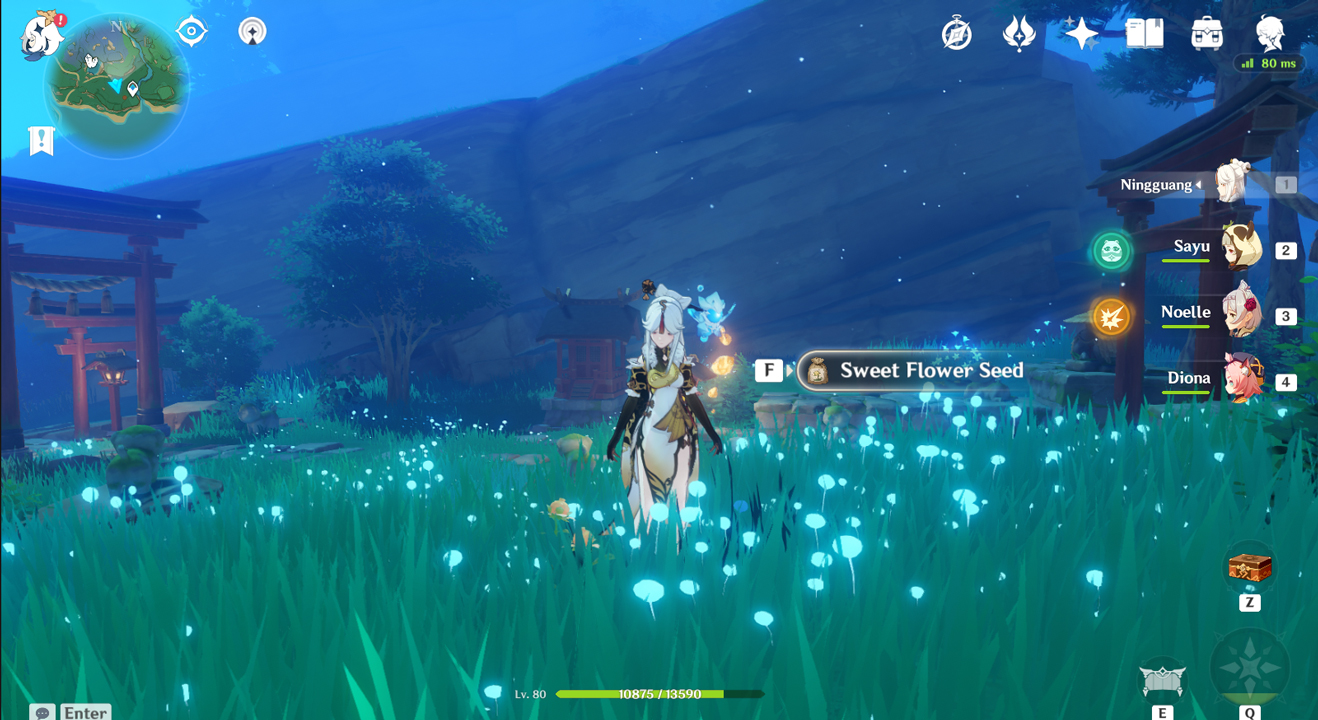
Task: Open the quest navigation target icon
Action: pos(191,32)
